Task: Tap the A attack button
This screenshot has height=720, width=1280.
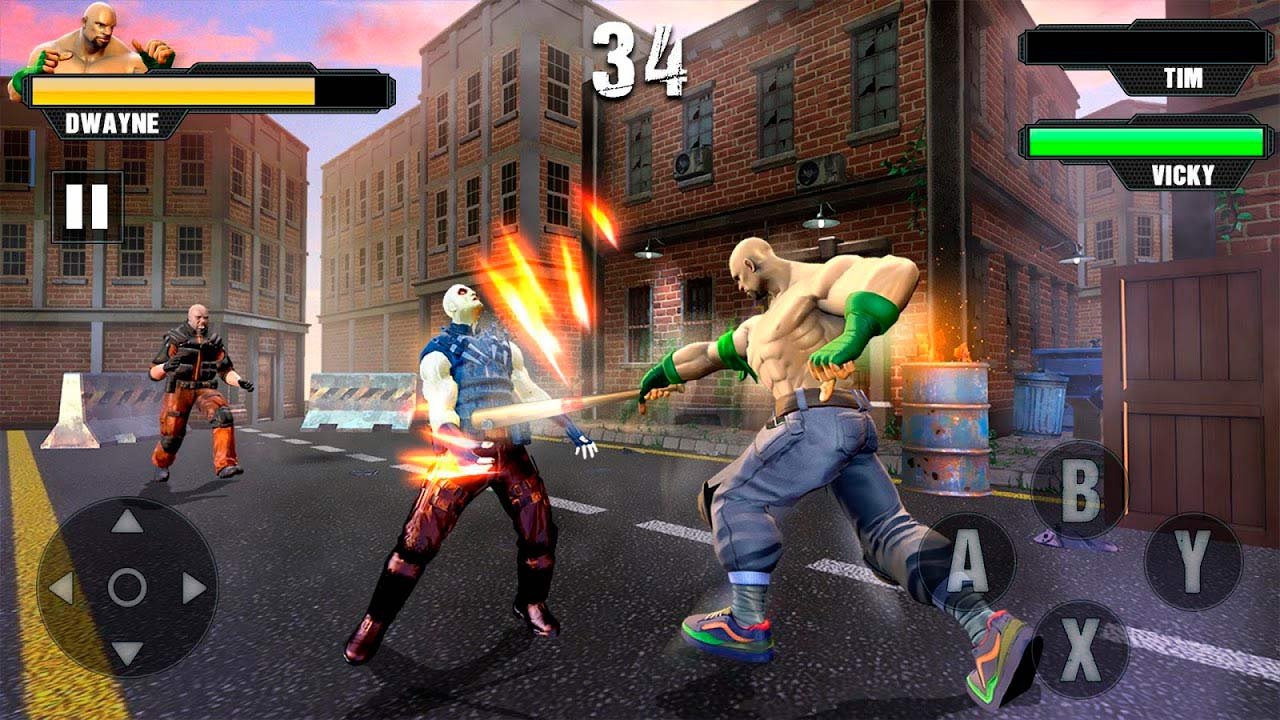Action: pos(967,562)
